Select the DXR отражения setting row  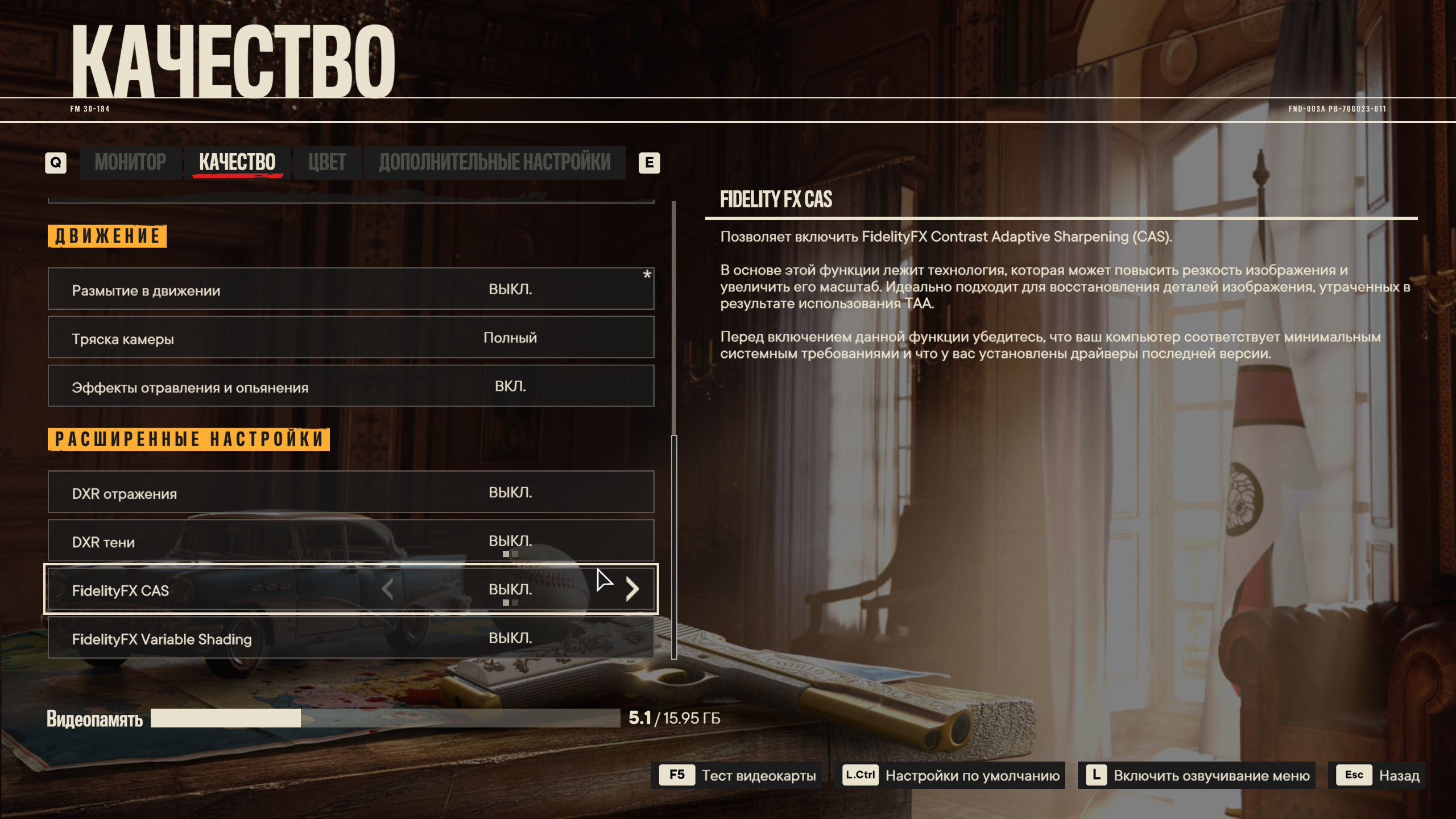click(x=351, y=492)
